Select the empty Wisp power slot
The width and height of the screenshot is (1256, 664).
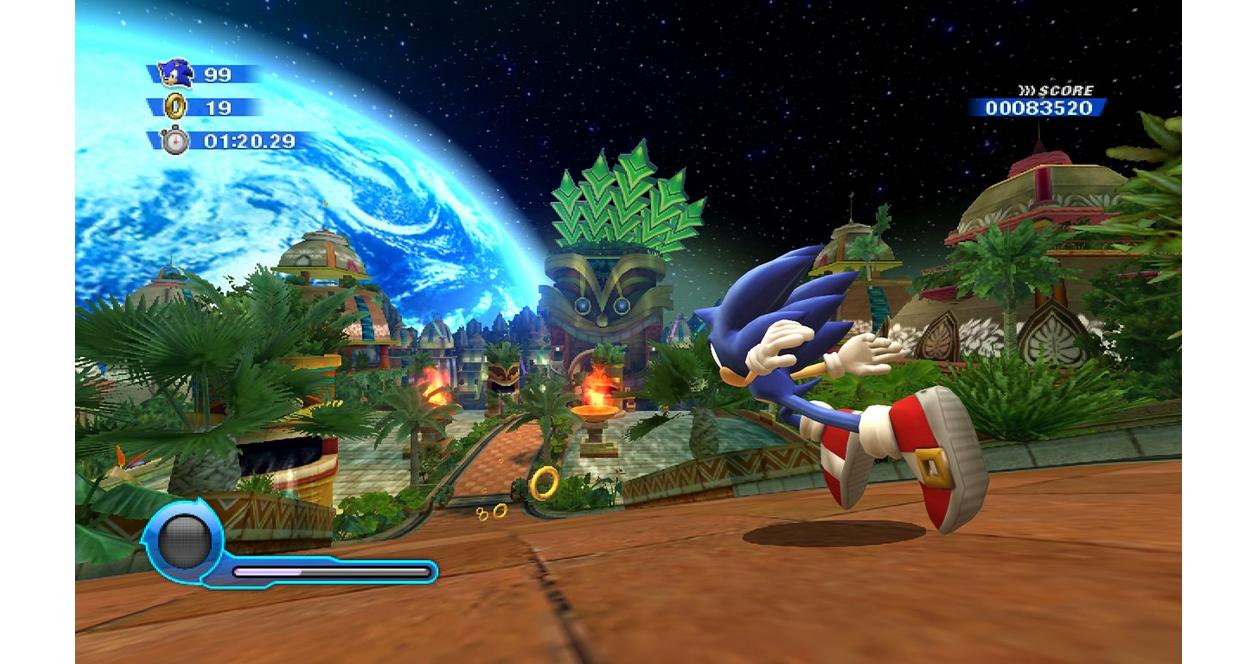click(185, 543)
